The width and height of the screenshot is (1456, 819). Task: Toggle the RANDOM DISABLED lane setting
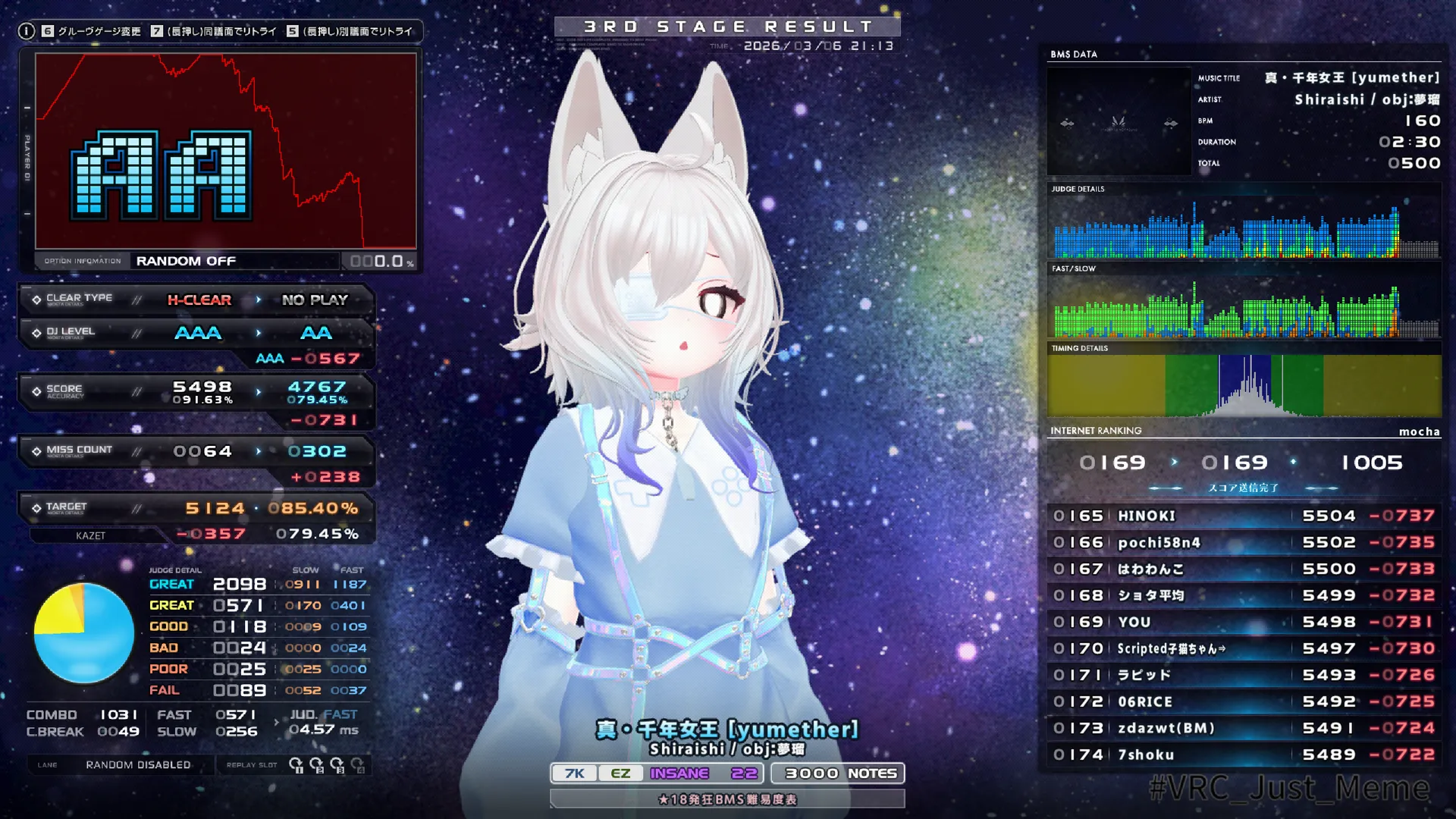point(139,765)
